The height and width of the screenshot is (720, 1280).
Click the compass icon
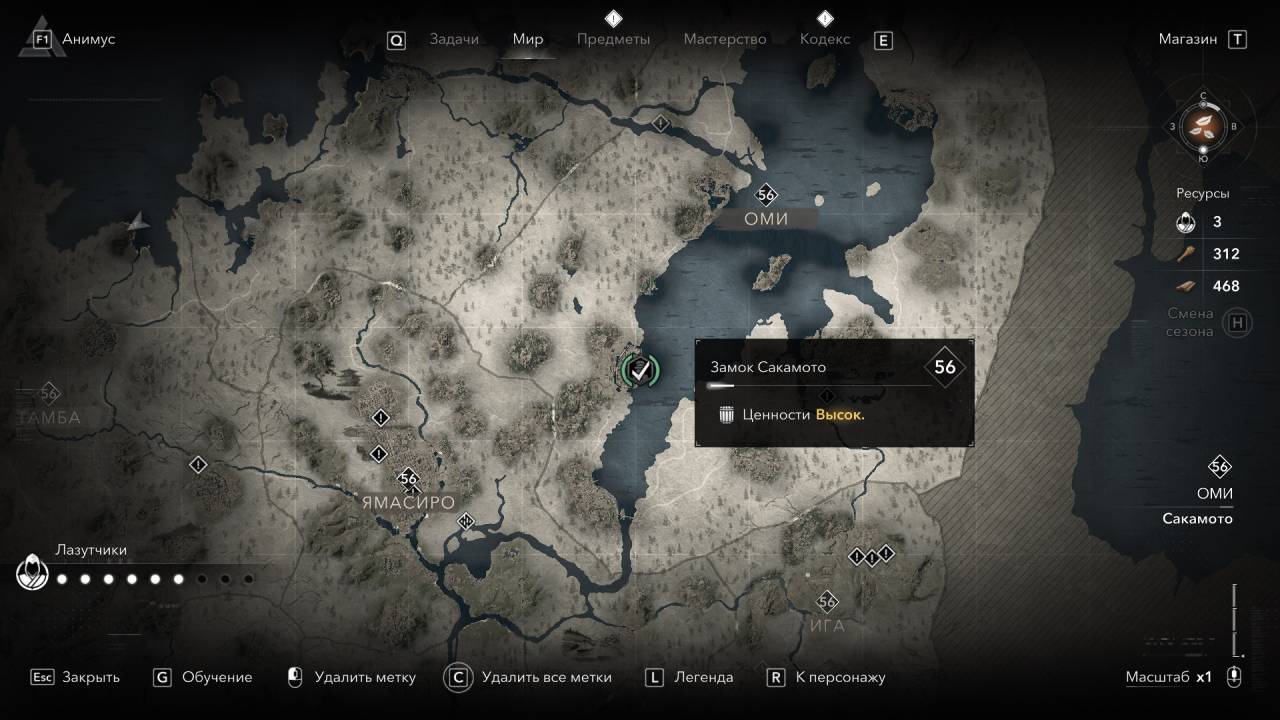[x=1203, y=126]
